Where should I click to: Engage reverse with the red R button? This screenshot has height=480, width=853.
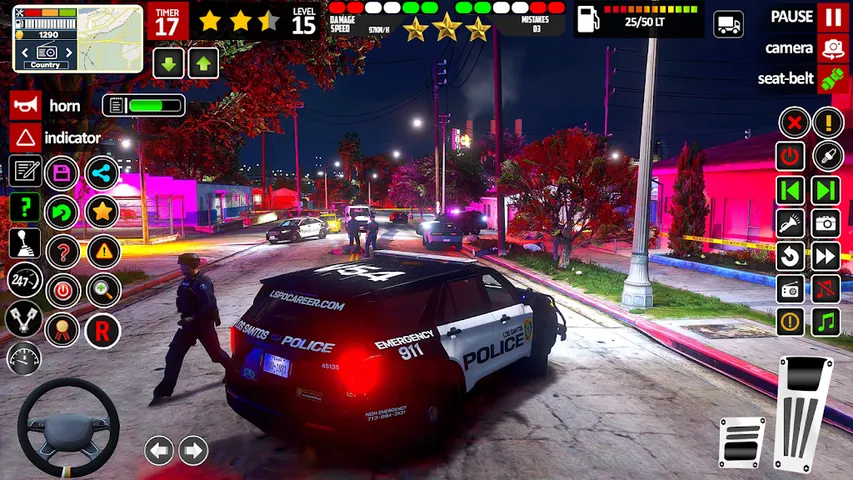click(102, 330)
